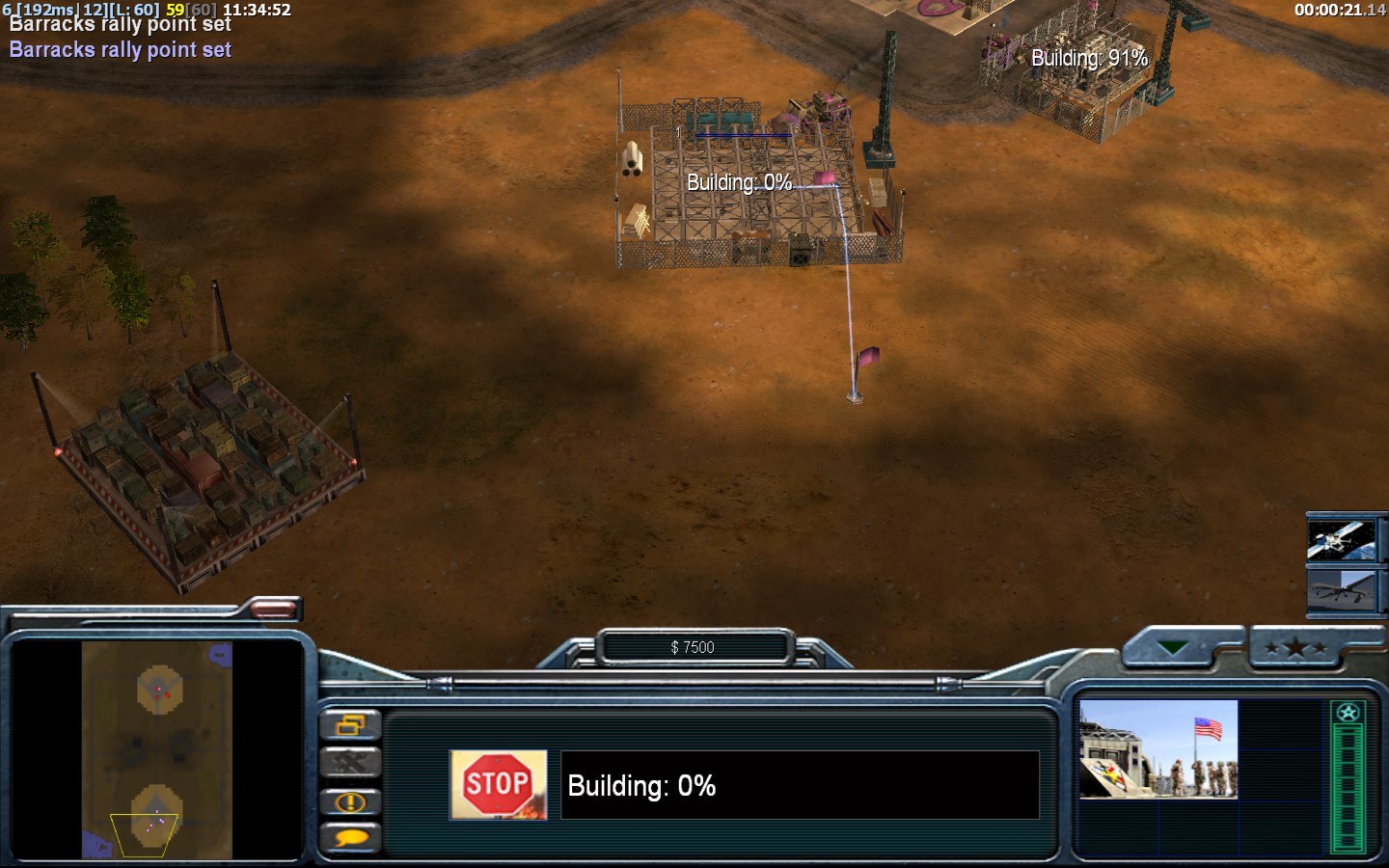Open the chat speech bubble communicator
The image size is (1389, 868).
[x=350, y=838]
